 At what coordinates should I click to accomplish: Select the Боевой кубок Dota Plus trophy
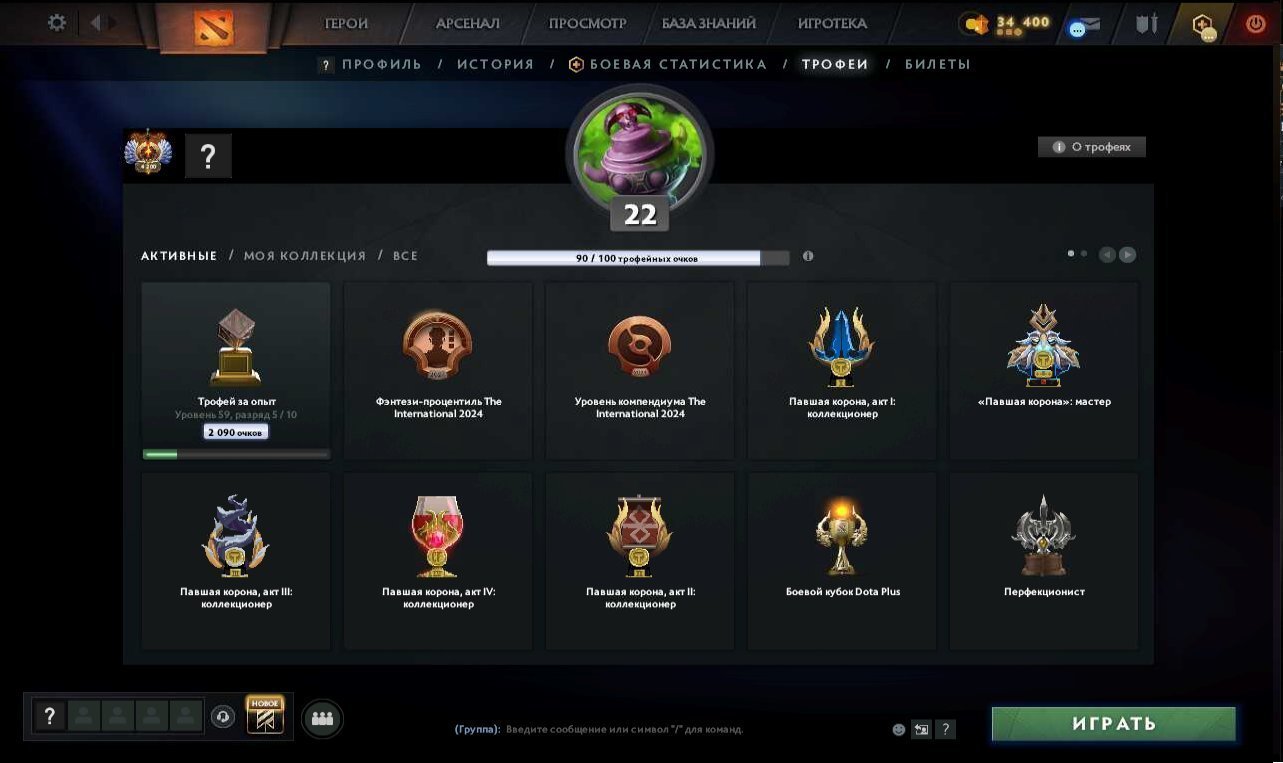click(x=841, y=560)
